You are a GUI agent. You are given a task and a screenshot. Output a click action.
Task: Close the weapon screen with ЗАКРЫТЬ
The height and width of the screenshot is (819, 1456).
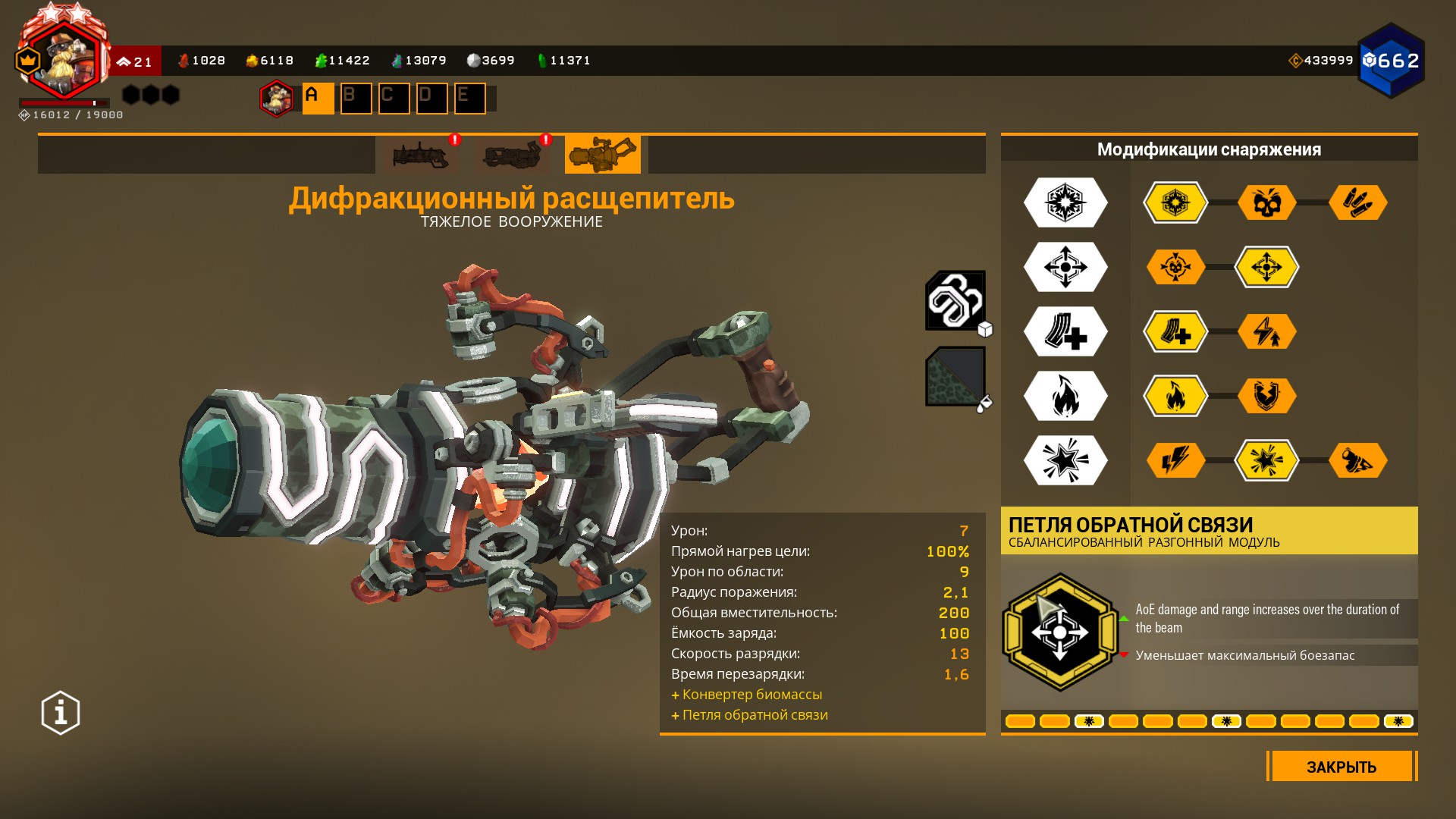[1341, 767]
